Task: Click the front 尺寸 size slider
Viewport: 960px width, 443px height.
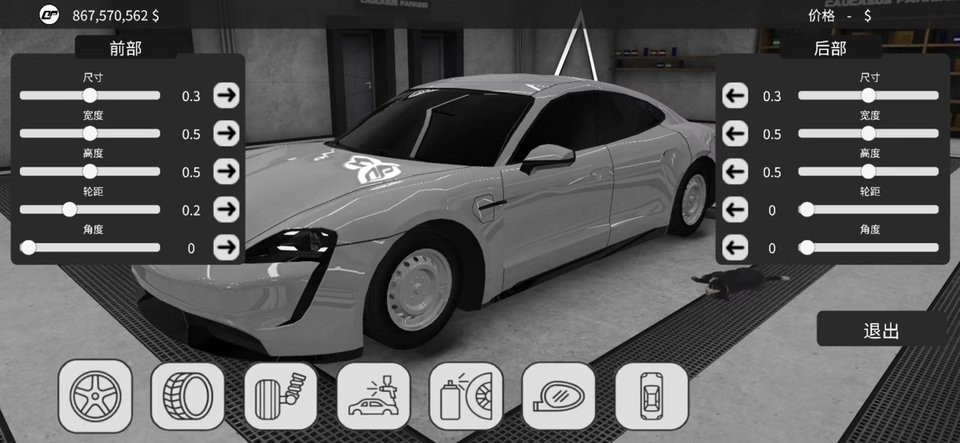Action: 90,96
